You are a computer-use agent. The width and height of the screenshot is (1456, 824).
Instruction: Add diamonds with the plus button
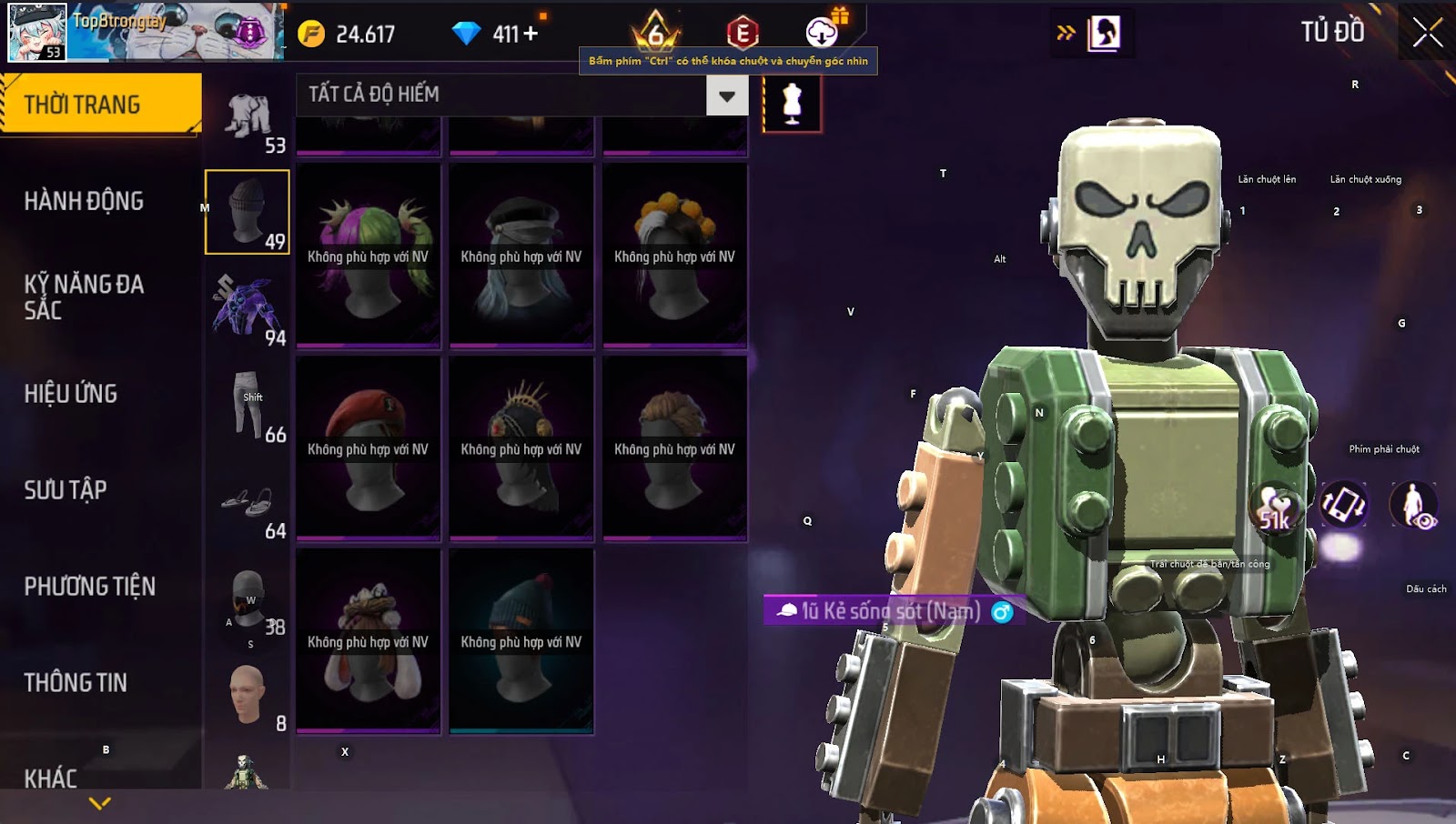coord(530,35)
